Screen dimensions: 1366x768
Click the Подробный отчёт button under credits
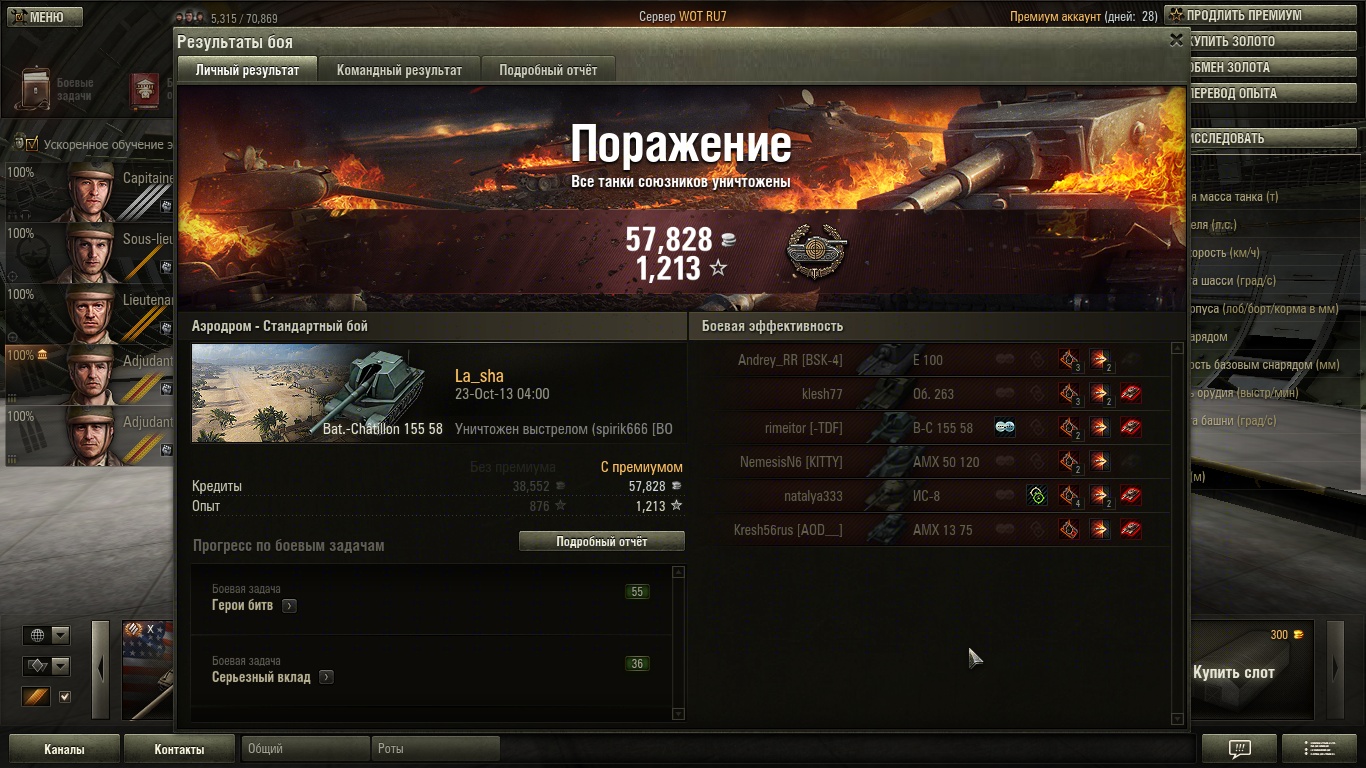pos(602,541)
